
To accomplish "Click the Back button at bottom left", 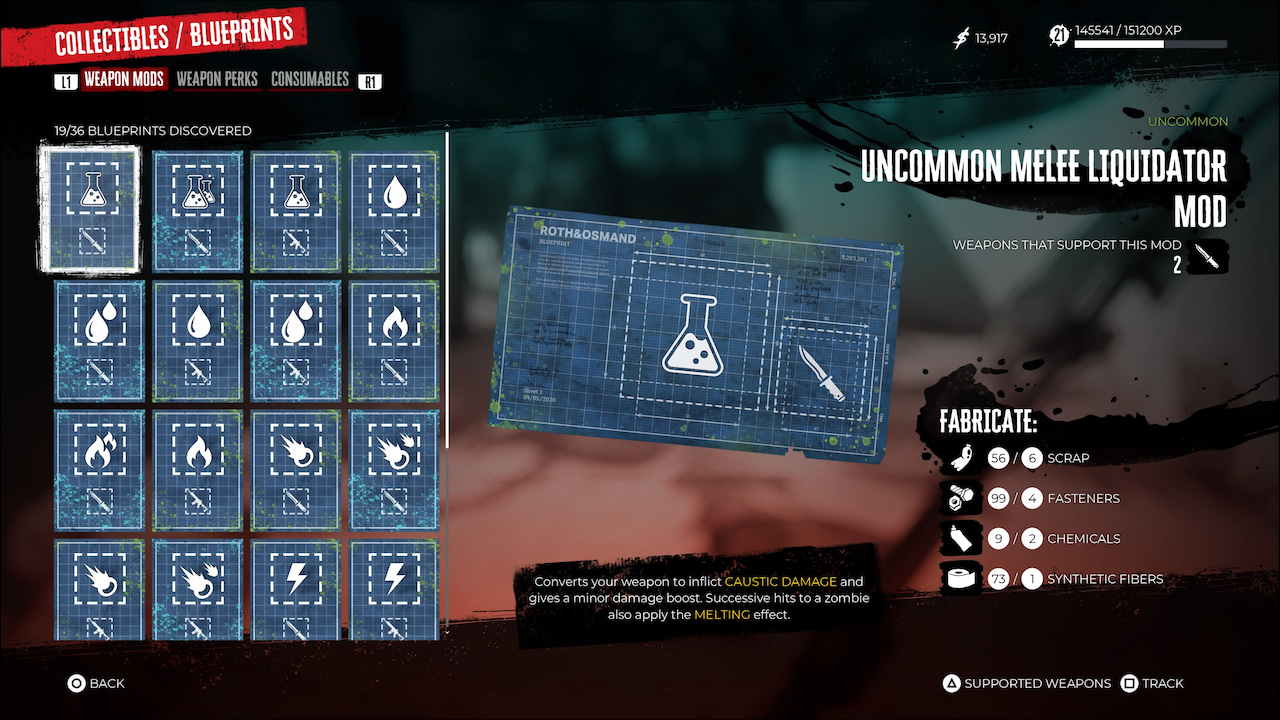I will [96, 683].
